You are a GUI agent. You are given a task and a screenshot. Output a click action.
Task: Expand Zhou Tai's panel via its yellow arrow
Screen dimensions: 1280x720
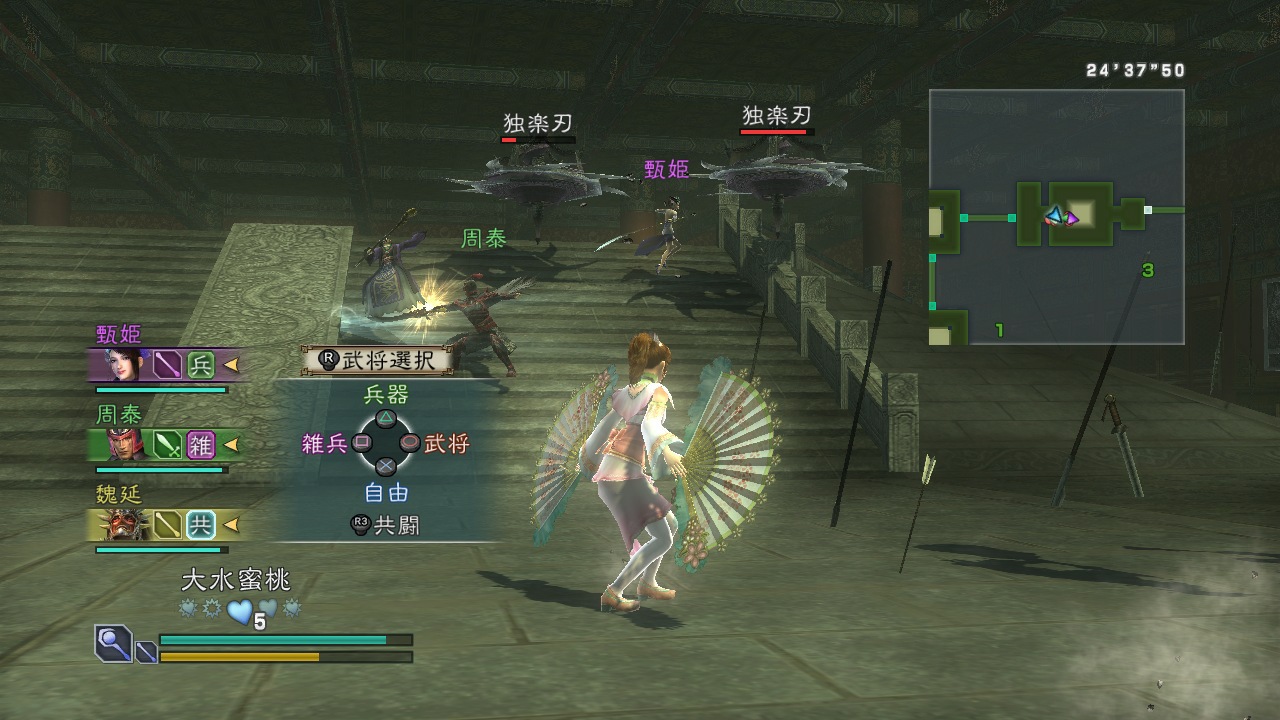pyautogui.click(x=232, y=443)
